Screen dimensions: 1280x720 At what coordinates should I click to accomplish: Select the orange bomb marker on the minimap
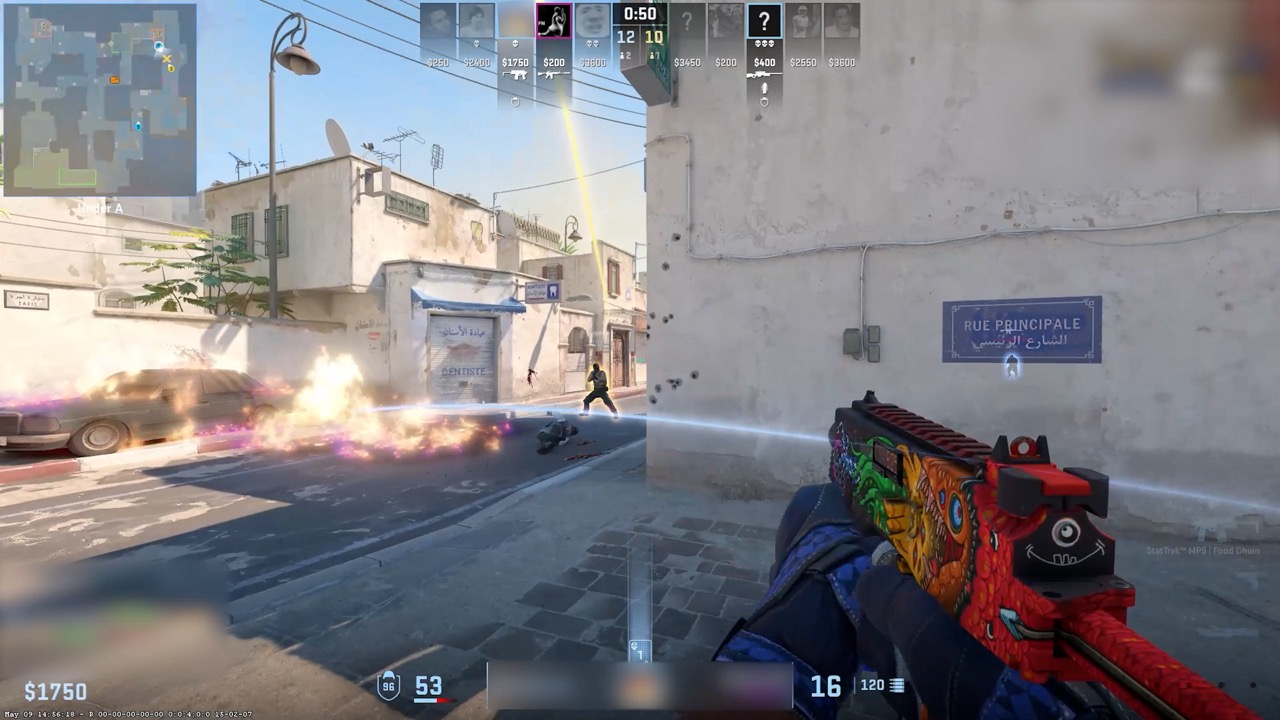pyautogui.click(x=115, y=79)
